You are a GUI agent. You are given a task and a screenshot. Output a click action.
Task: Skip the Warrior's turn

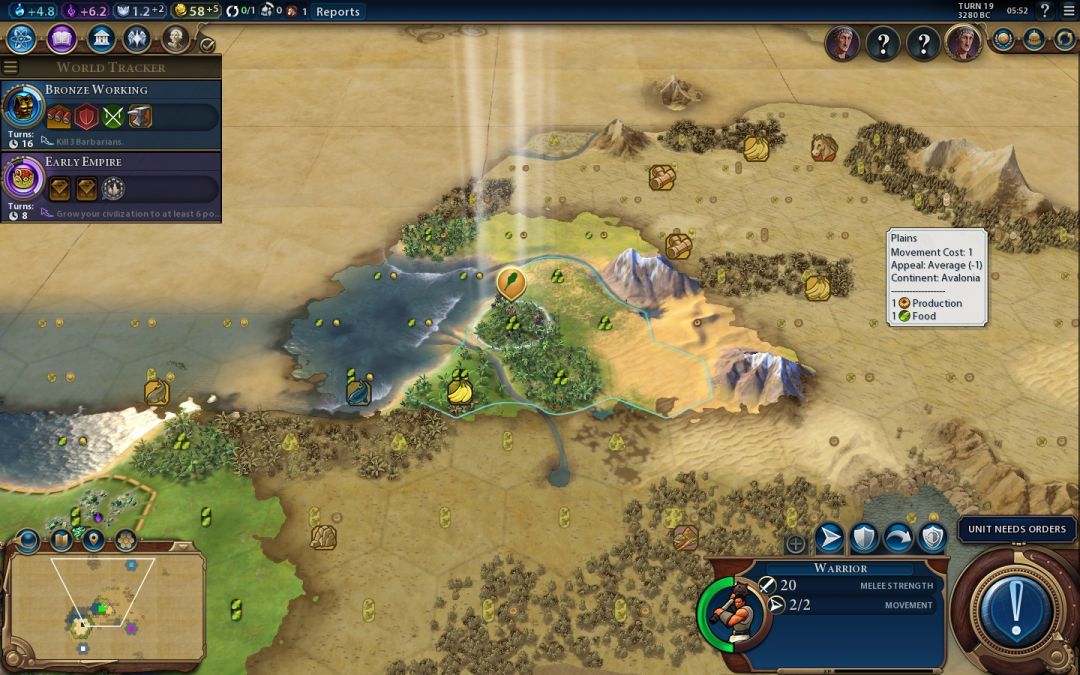tap(898, 539)
